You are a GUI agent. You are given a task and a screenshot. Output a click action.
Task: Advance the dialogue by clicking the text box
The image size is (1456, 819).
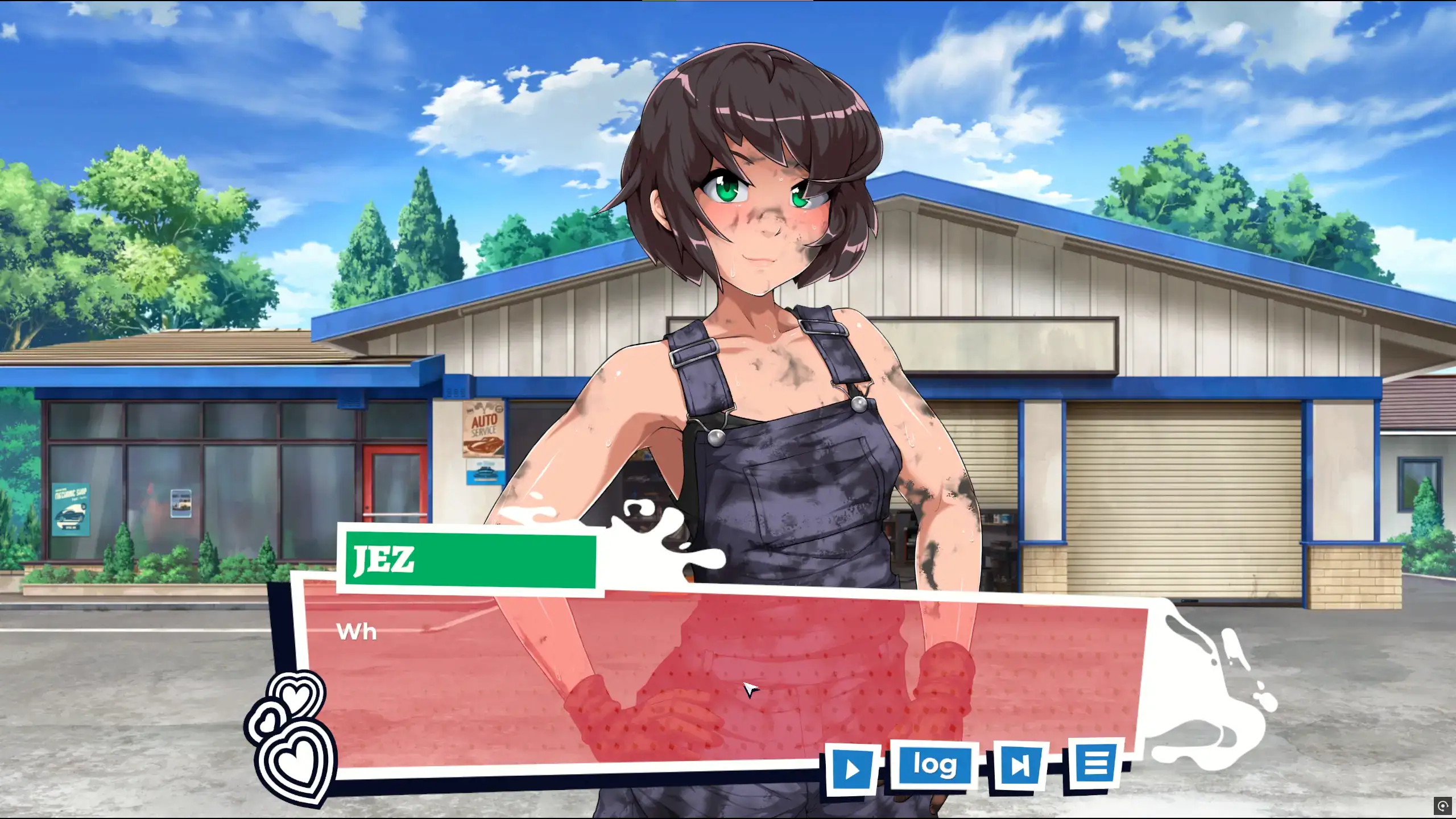click(x=682, y=671)
